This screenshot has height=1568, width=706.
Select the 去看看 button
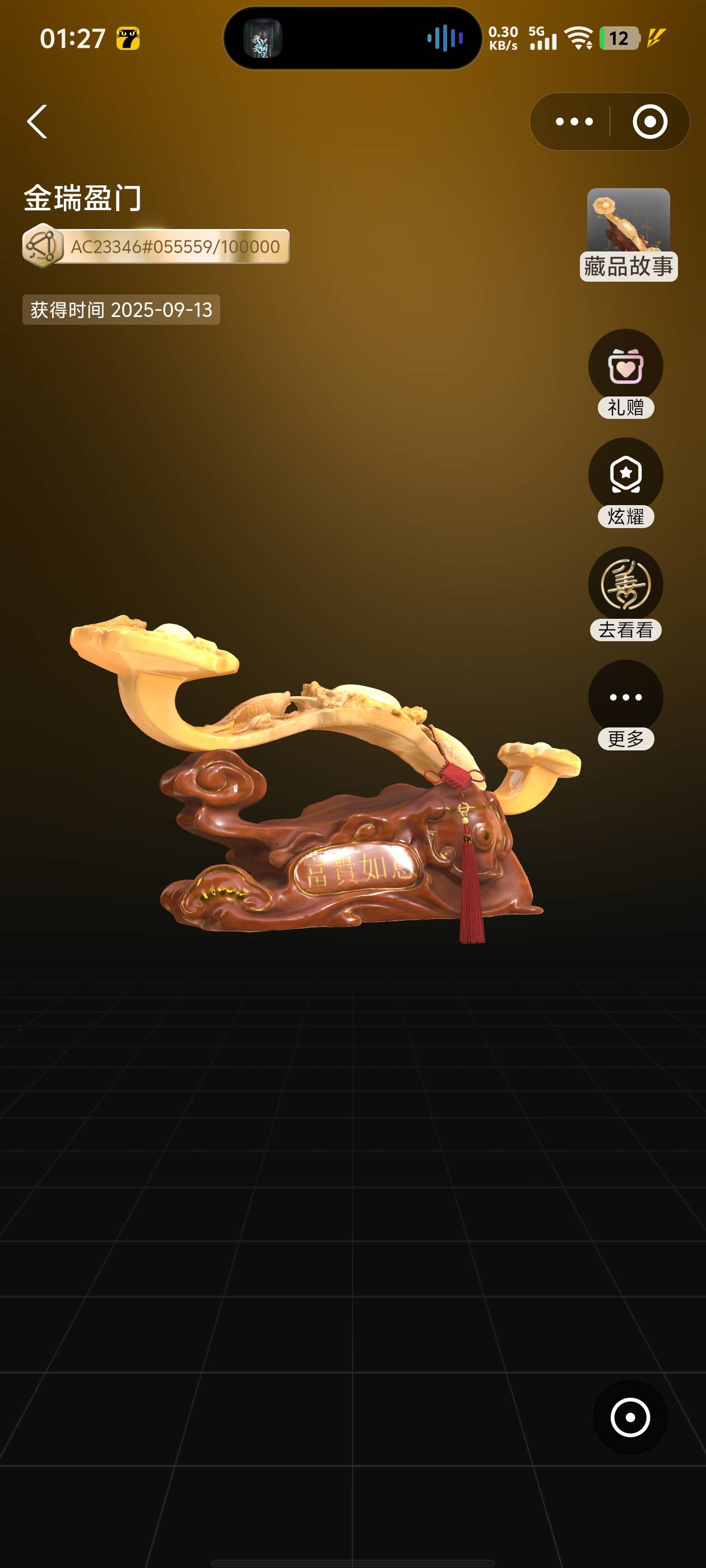pyautogui.click(x=625, y=593)
